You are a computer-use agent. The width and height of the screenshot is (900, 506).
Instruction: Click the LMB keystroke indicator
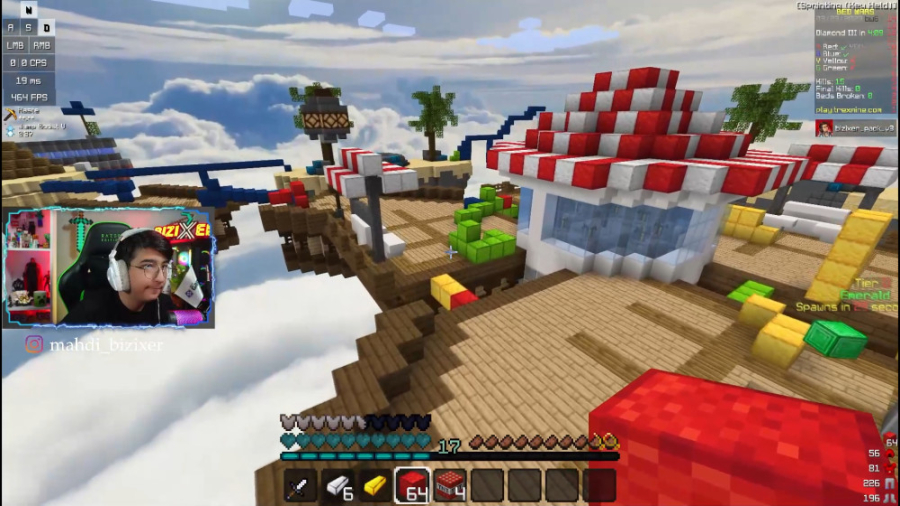14,44
